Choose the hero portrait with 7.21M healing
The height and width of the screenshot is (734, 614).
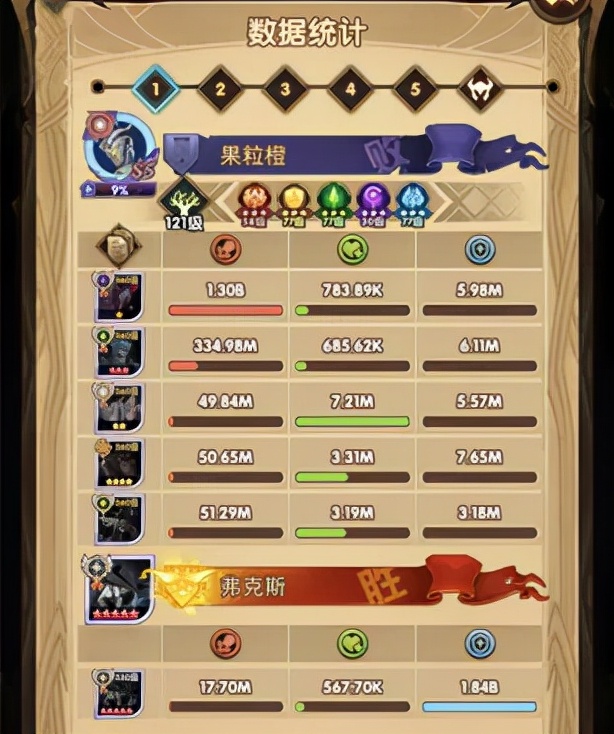119,408
